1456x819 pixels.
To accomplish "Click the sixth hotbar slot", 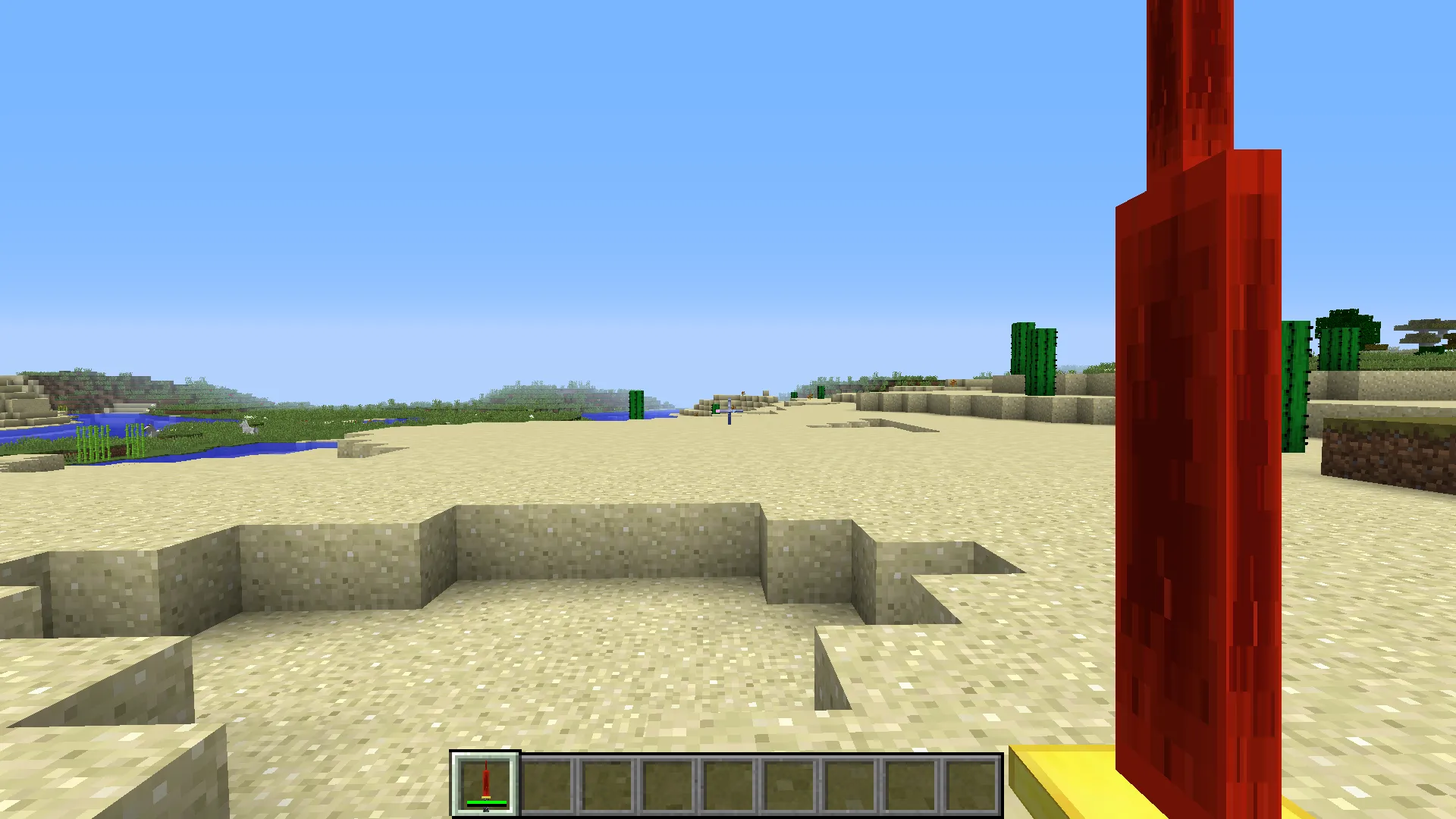I will [789, 785].
